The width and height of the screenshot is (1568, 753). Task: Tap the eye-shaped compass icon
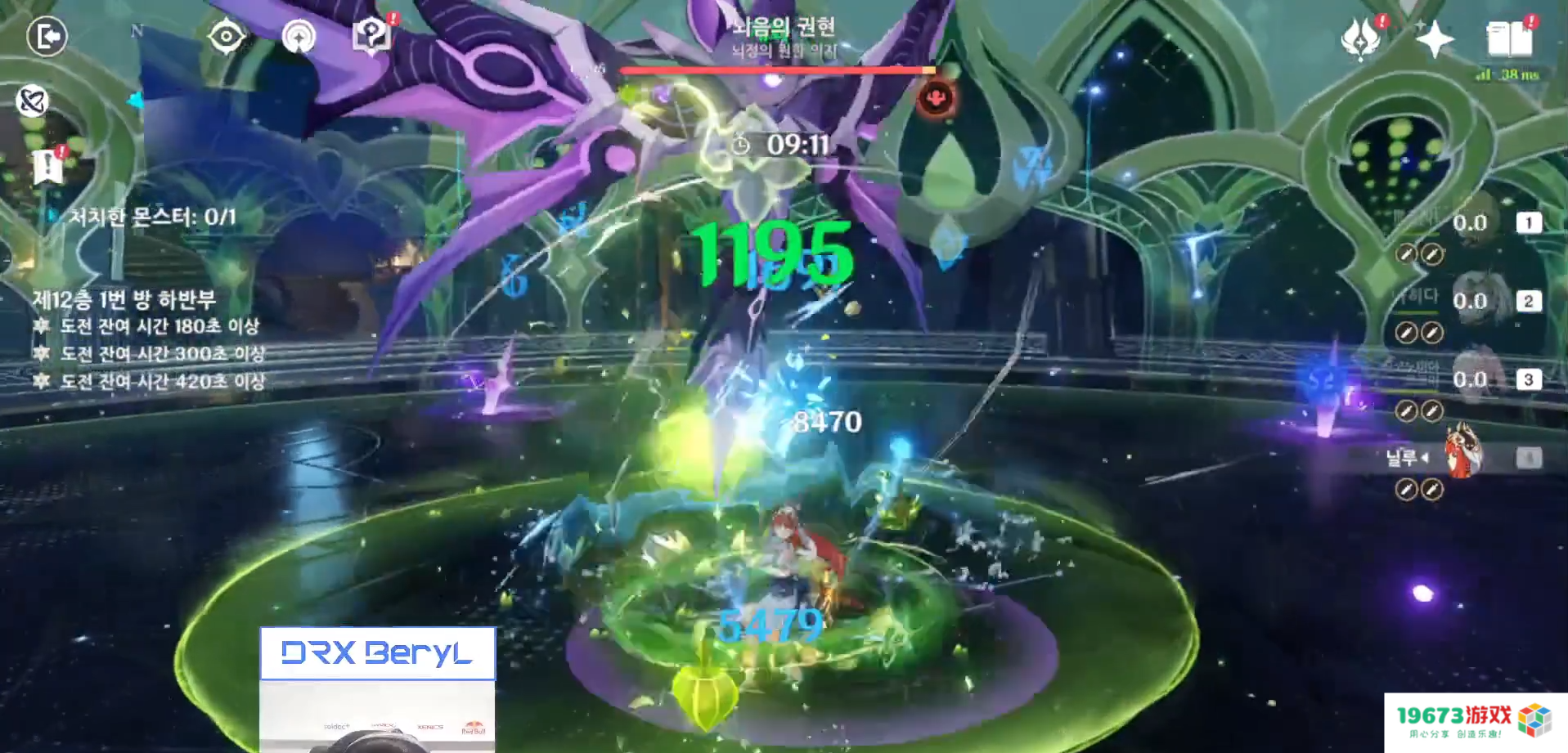226,37
